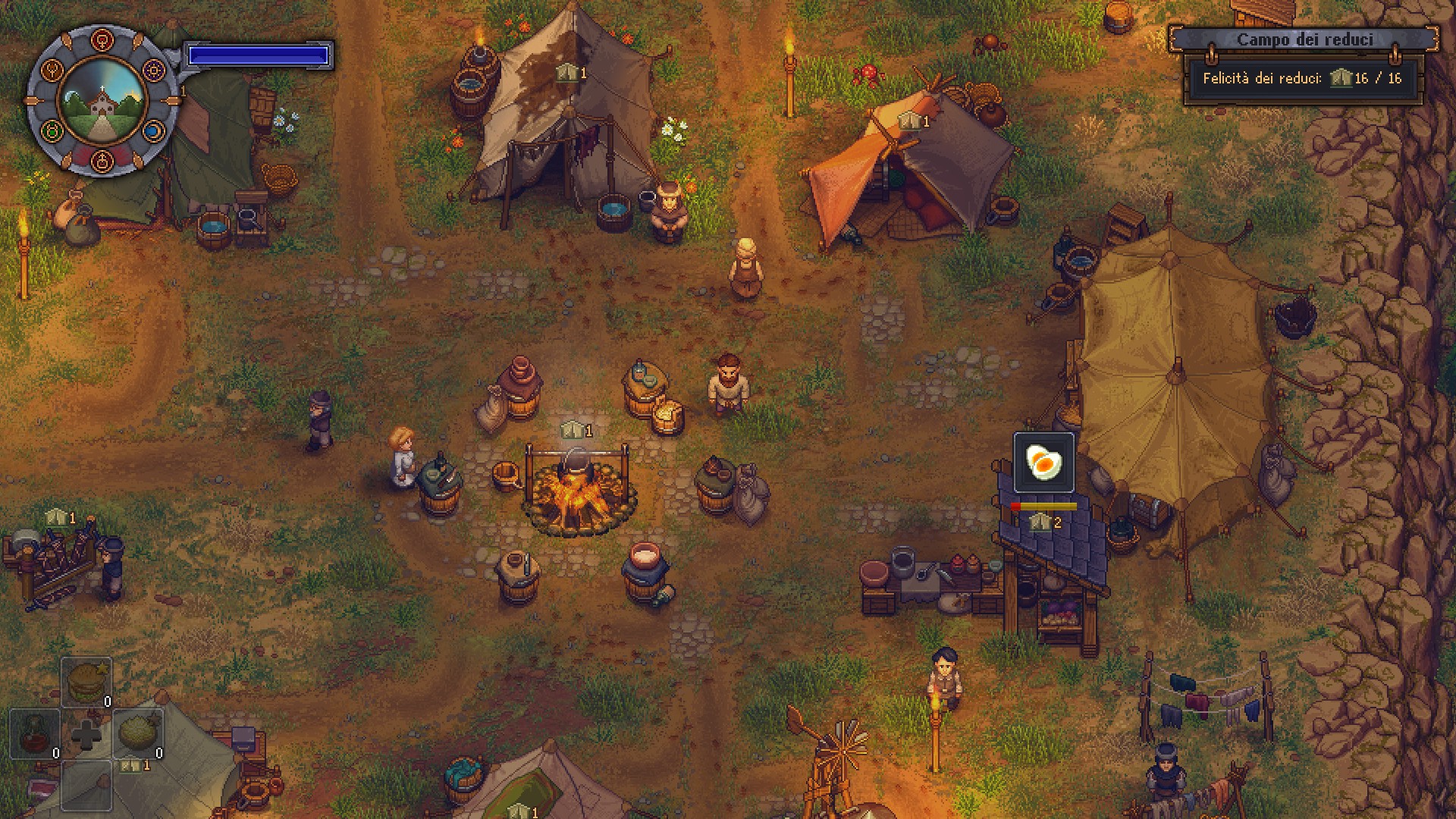Click the church portrait in the day wheel
The image size is (1456, 819).
click(x=102, y=102)
